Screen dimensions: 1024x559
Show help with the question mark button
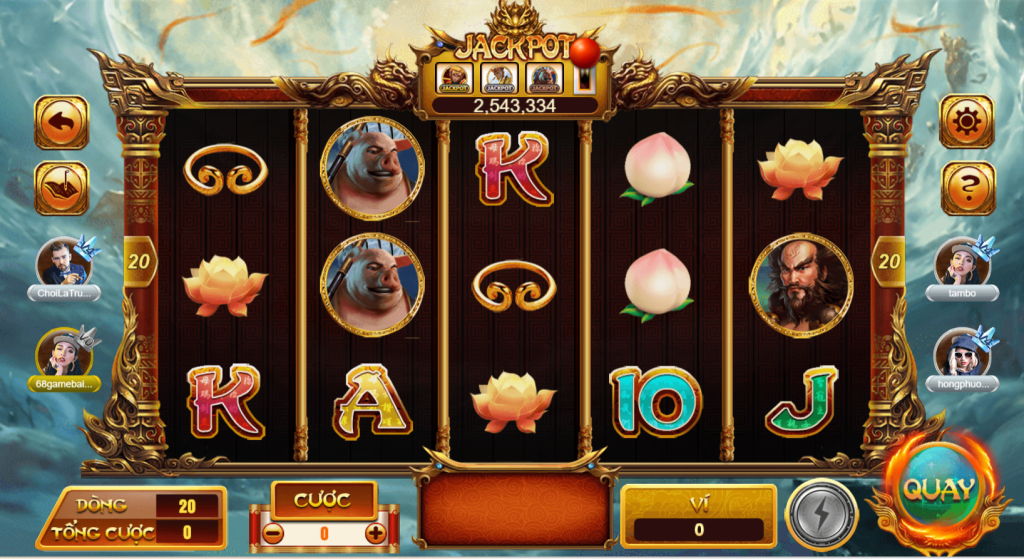coord(967,187)
